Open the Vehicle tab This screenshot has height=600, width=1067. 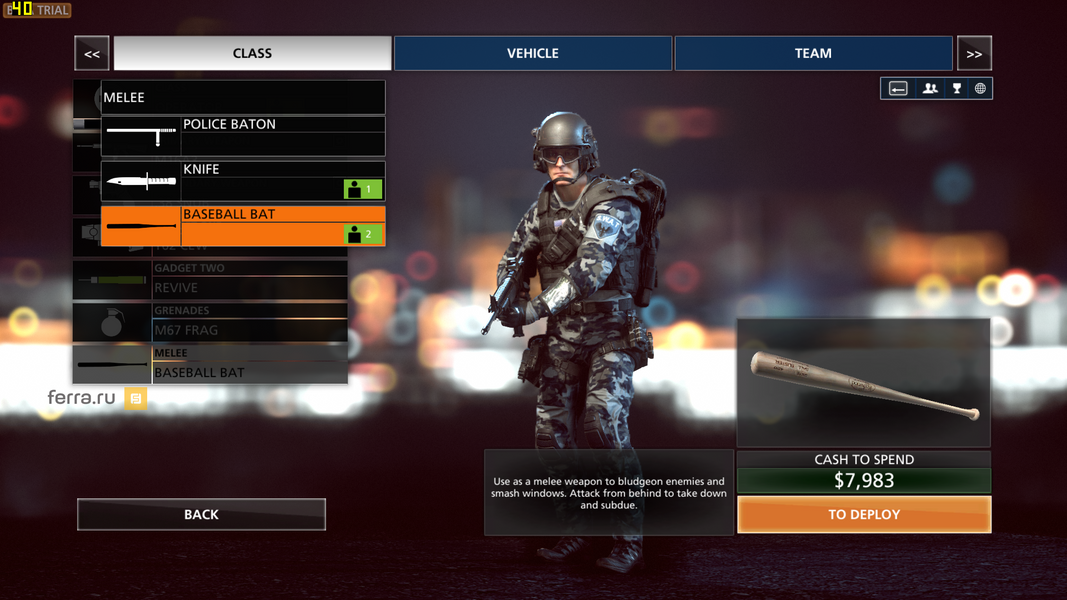[x=533, y=53]
